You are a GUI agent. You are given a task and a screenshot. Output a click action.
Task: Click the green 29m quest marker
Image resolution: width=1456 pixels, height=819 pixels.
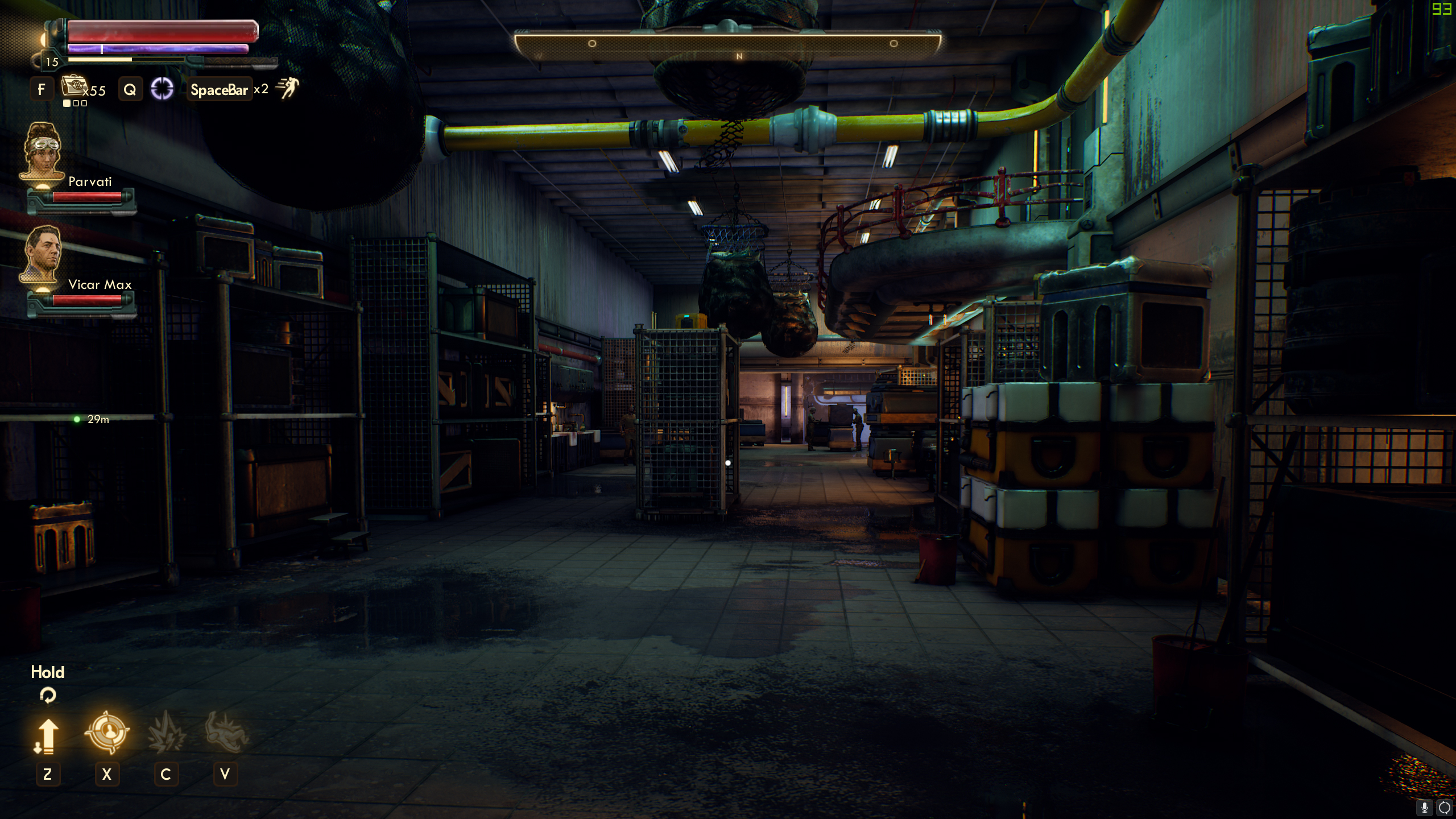(x=77, y=419)
